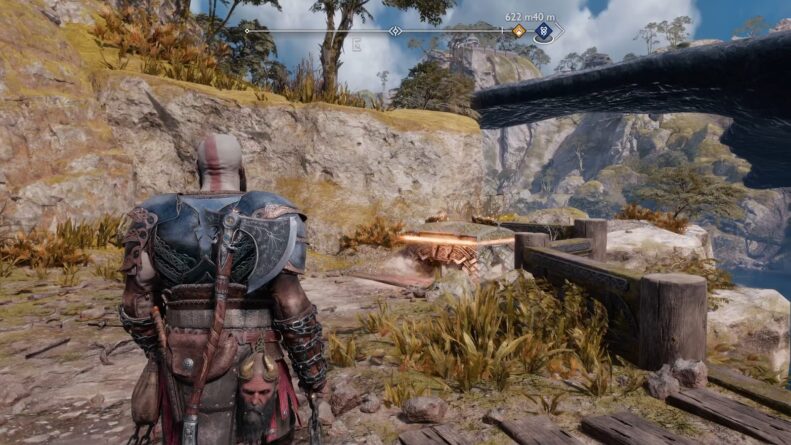
Task: Select the orange diamond quest marker on compass
Action: [x=518, y=31]
